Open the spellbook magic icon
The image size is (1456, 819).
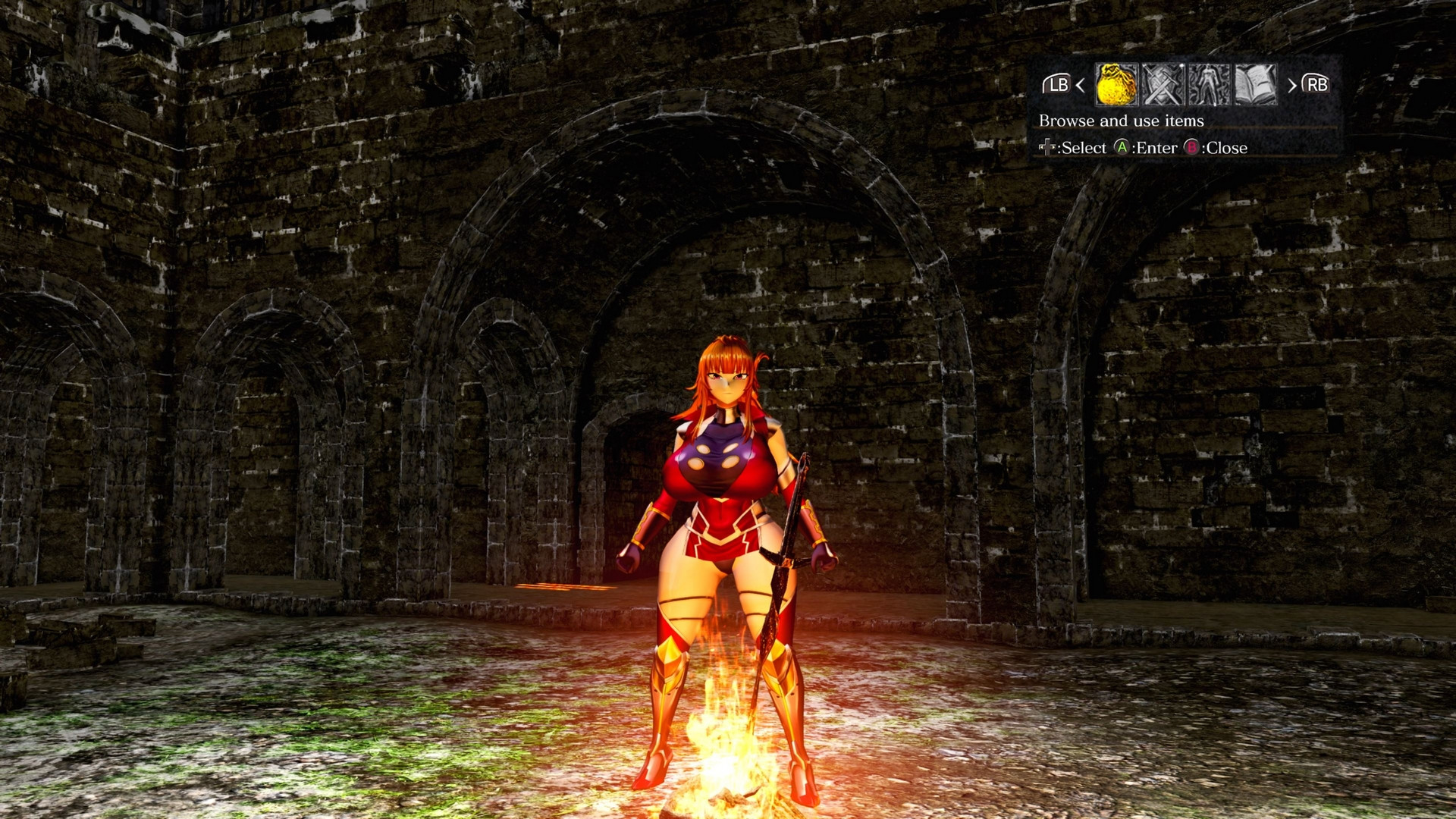(x=1255, y=85)
